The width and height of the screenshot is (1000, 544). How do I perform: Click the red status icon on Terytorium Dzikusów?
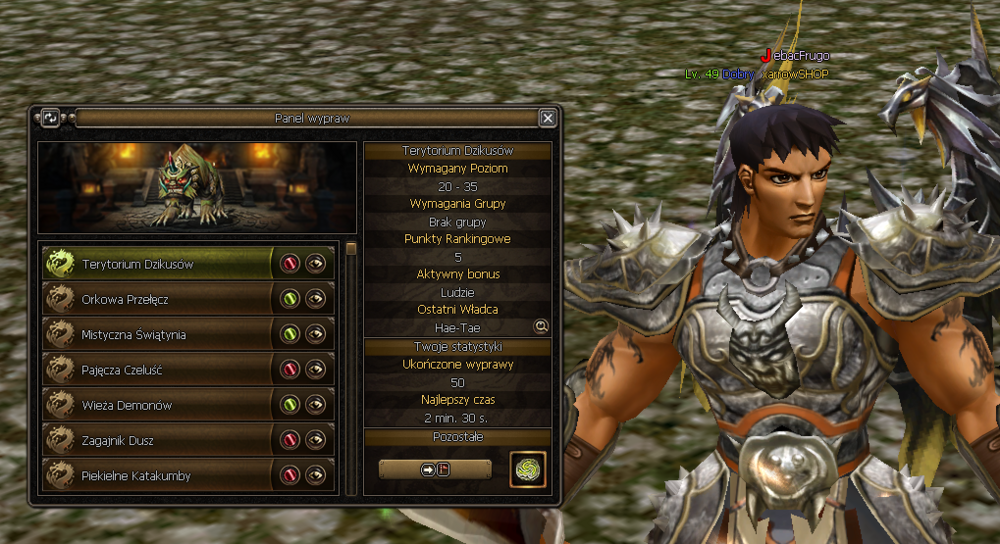coord(290,264)
